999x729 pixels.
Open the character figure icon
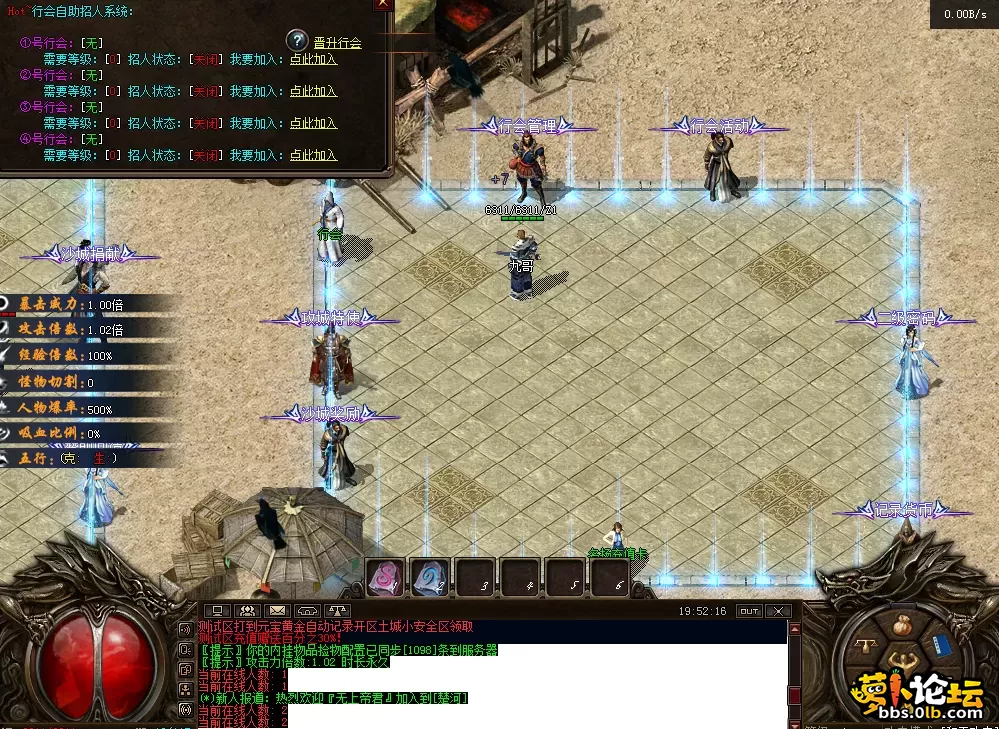pyautogui.click(x=904, y=661)
